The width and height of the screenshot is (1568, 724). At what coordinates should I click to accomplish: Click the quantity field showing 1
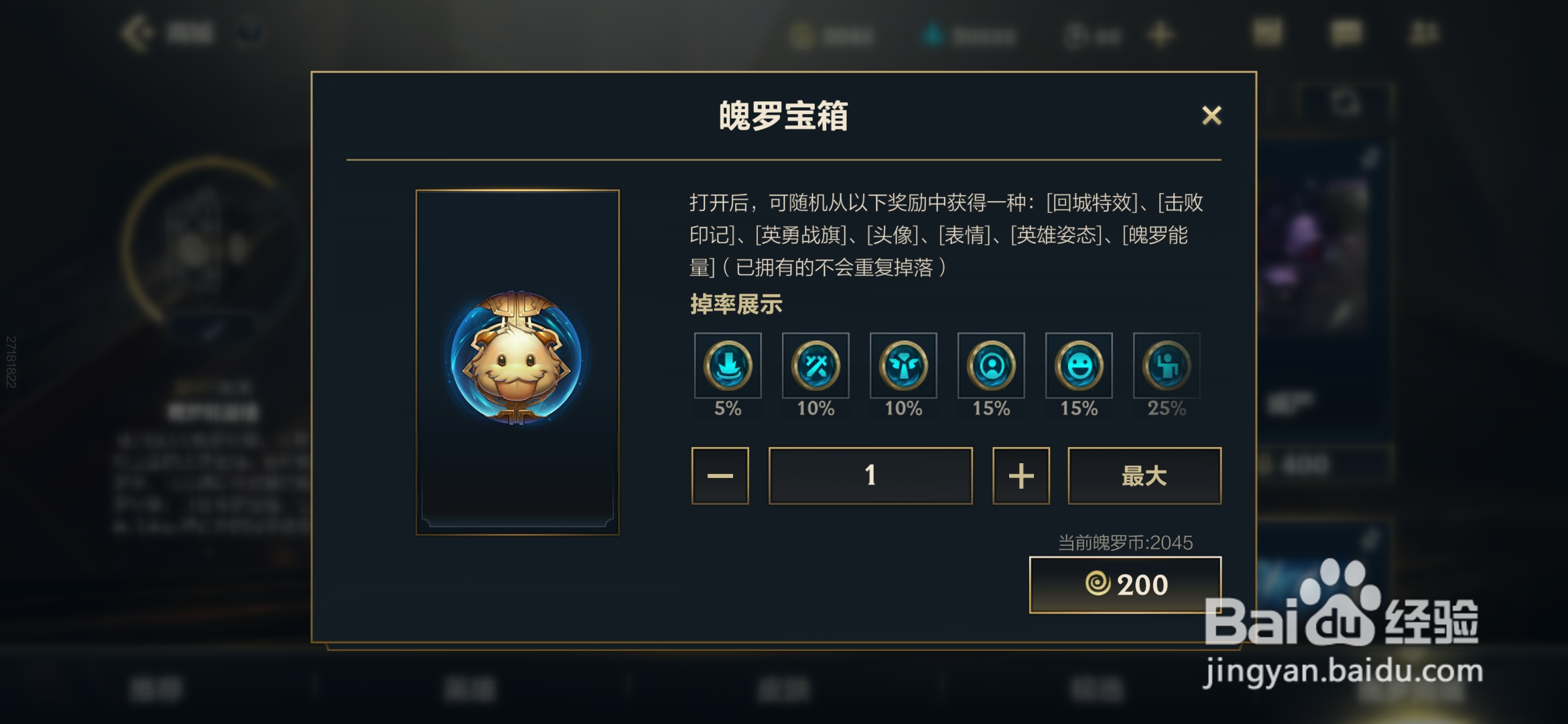point(870,475)
